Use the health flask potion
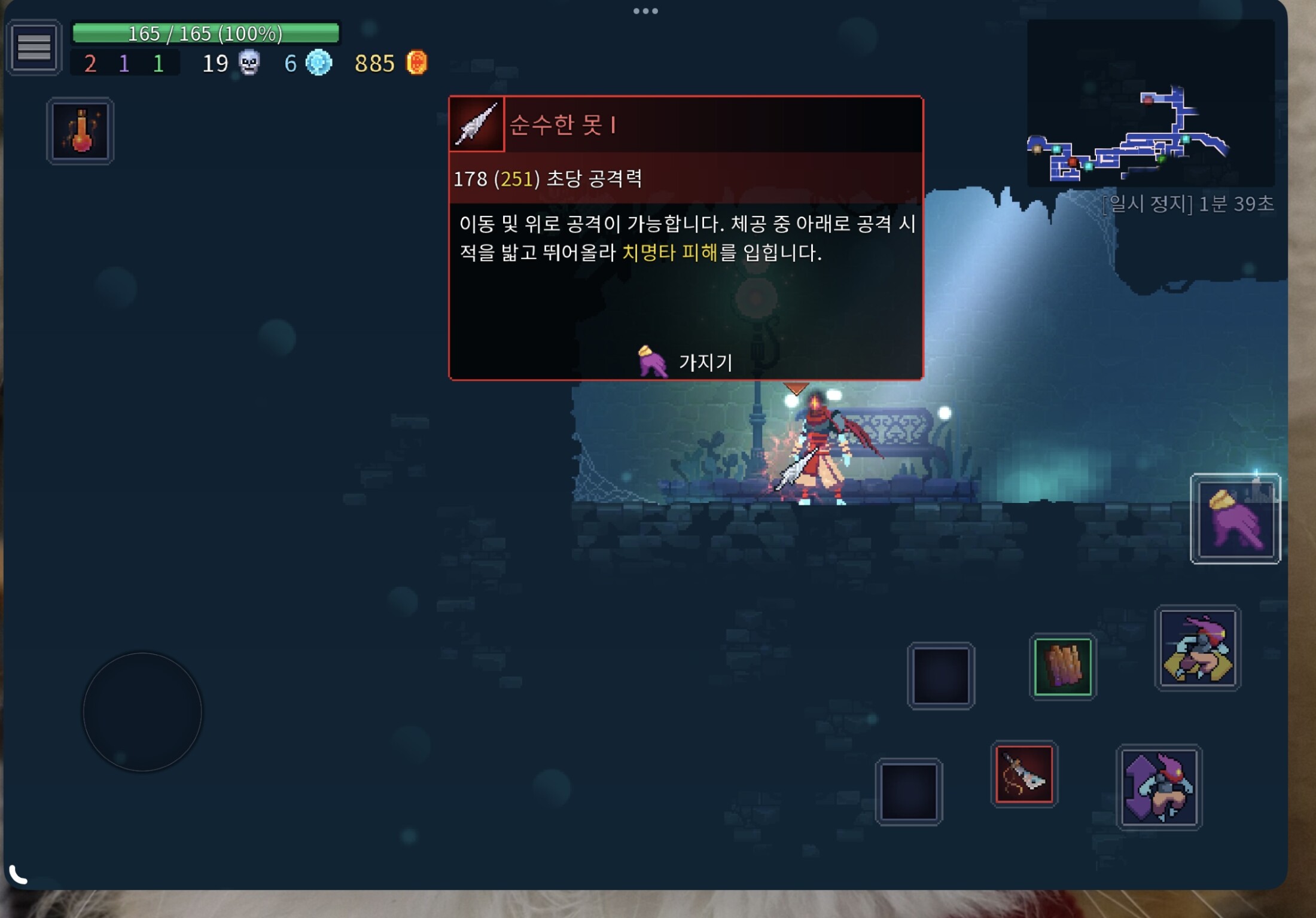 81,131
